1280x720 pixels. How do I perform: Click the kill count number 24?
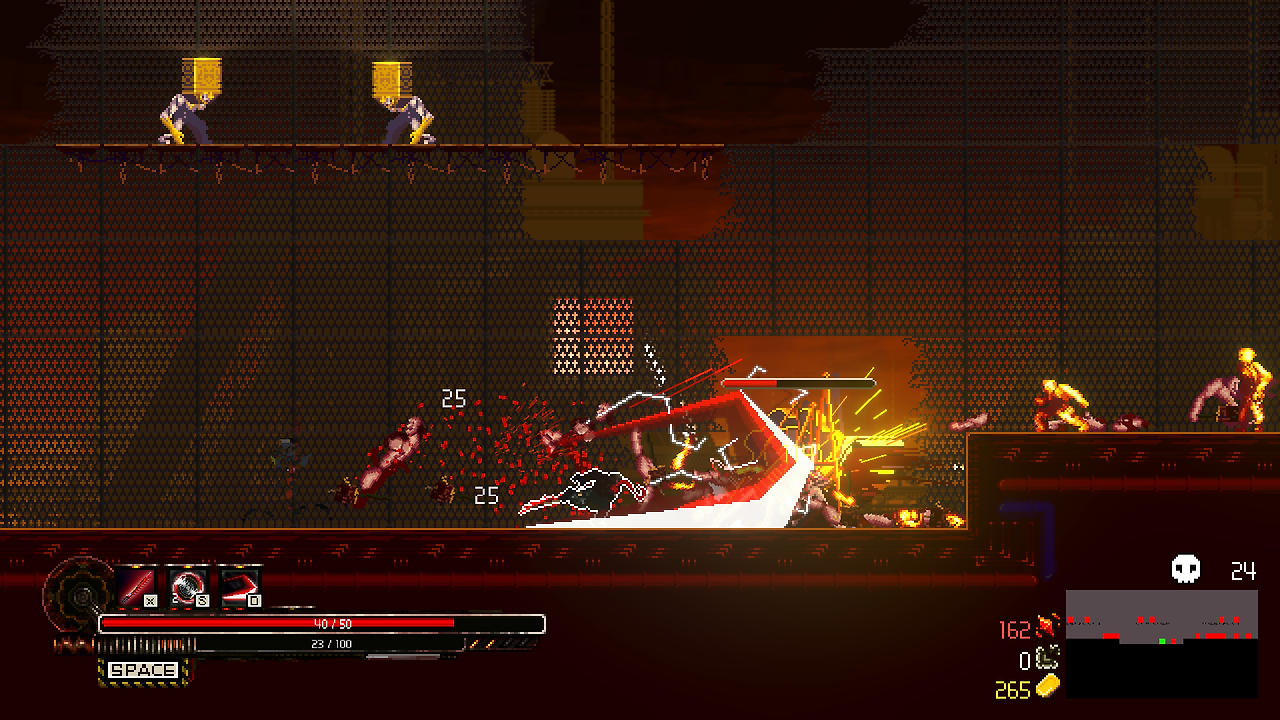coord(1242,571)
